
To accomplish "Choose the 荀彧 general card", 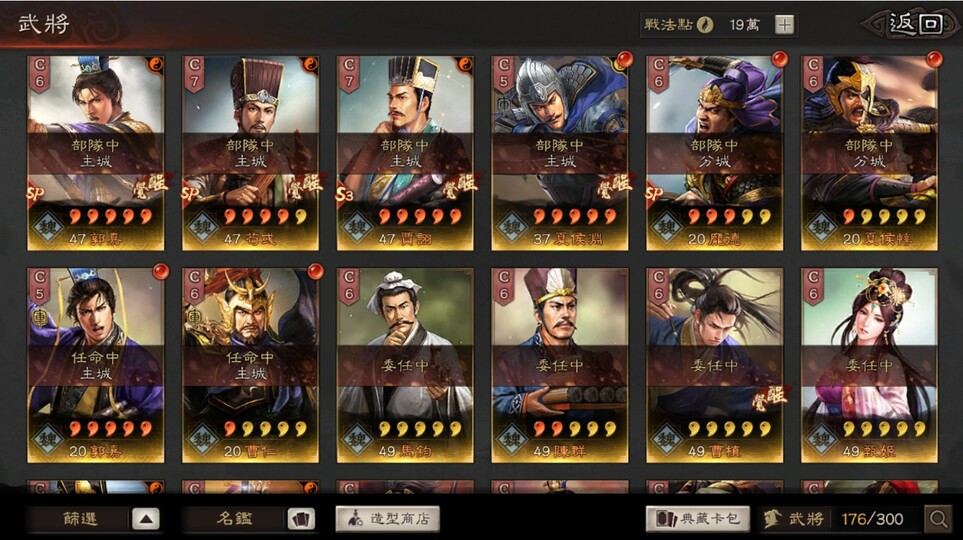I will [250, 152].
